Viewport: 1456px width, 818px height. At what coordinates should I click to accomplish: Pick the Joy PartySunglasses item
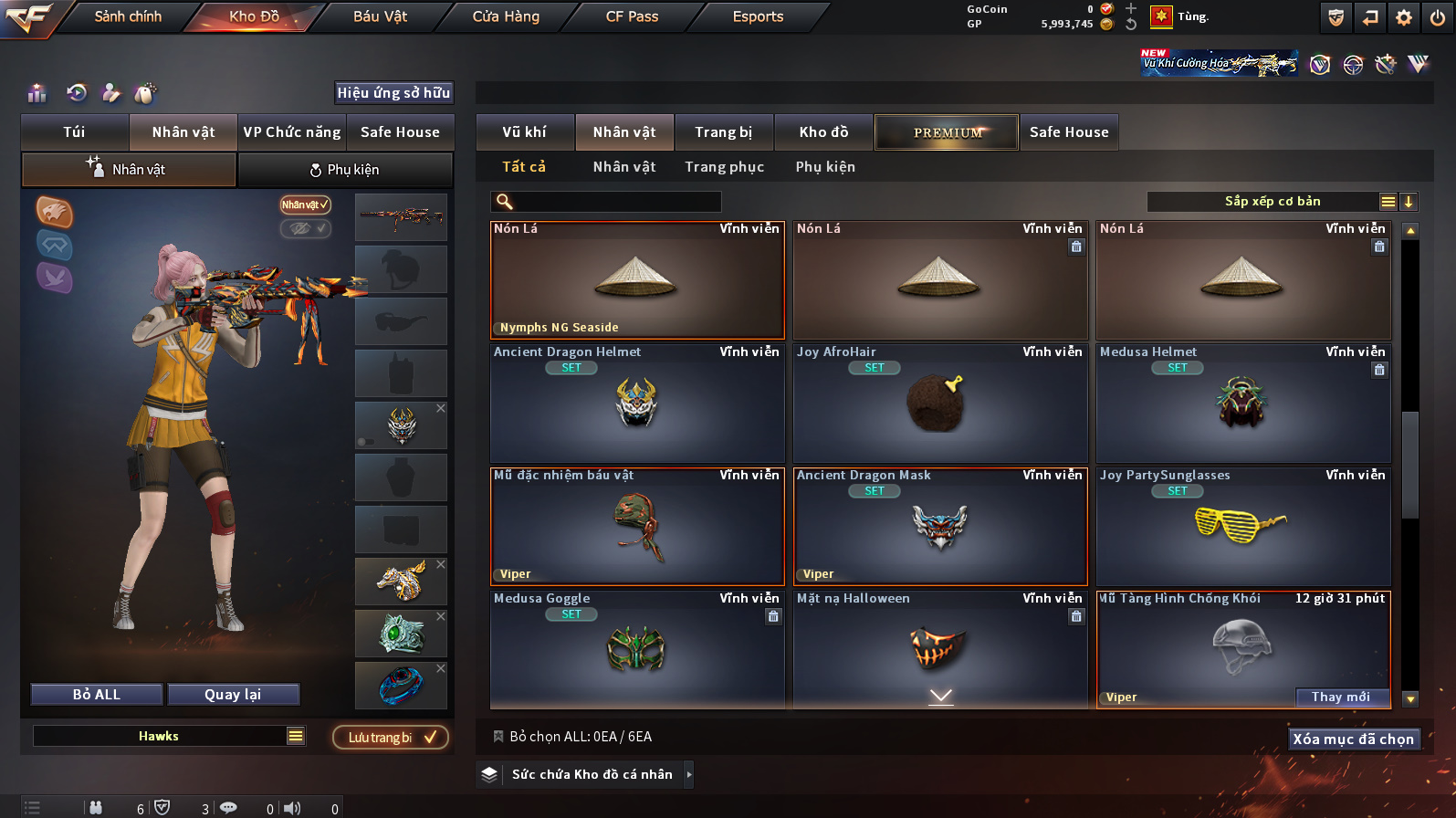(1243, 528)
